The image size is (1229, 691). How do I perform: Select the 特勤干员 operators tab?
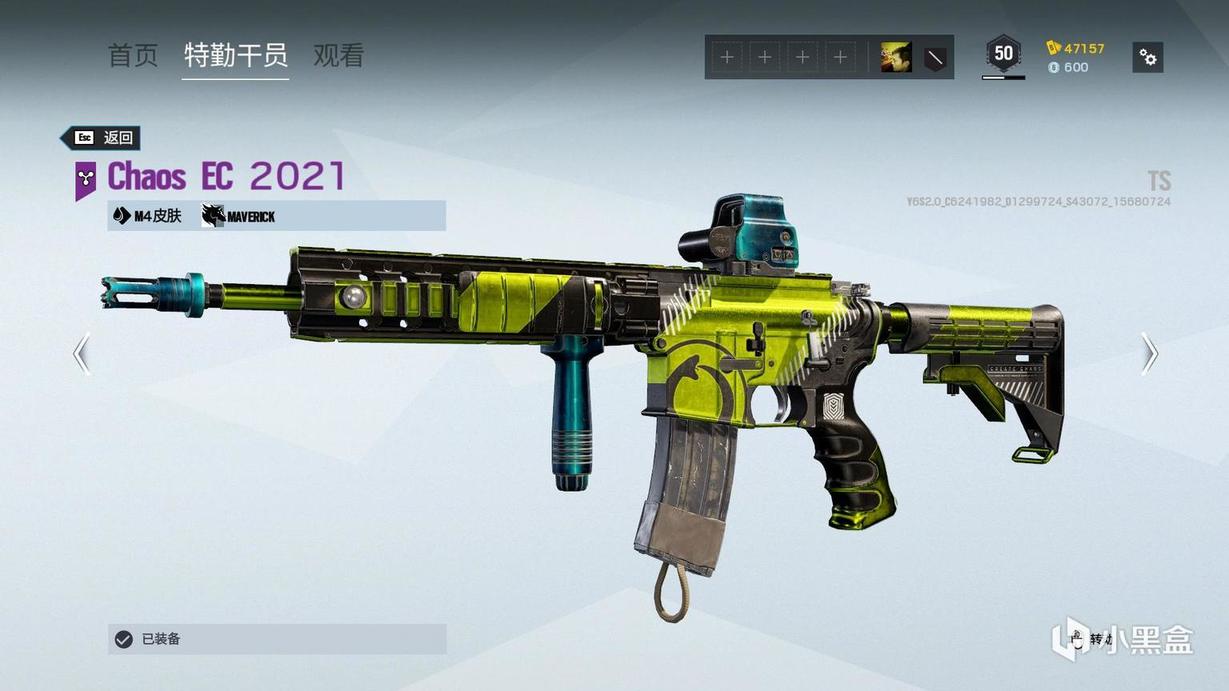point(235,56)
